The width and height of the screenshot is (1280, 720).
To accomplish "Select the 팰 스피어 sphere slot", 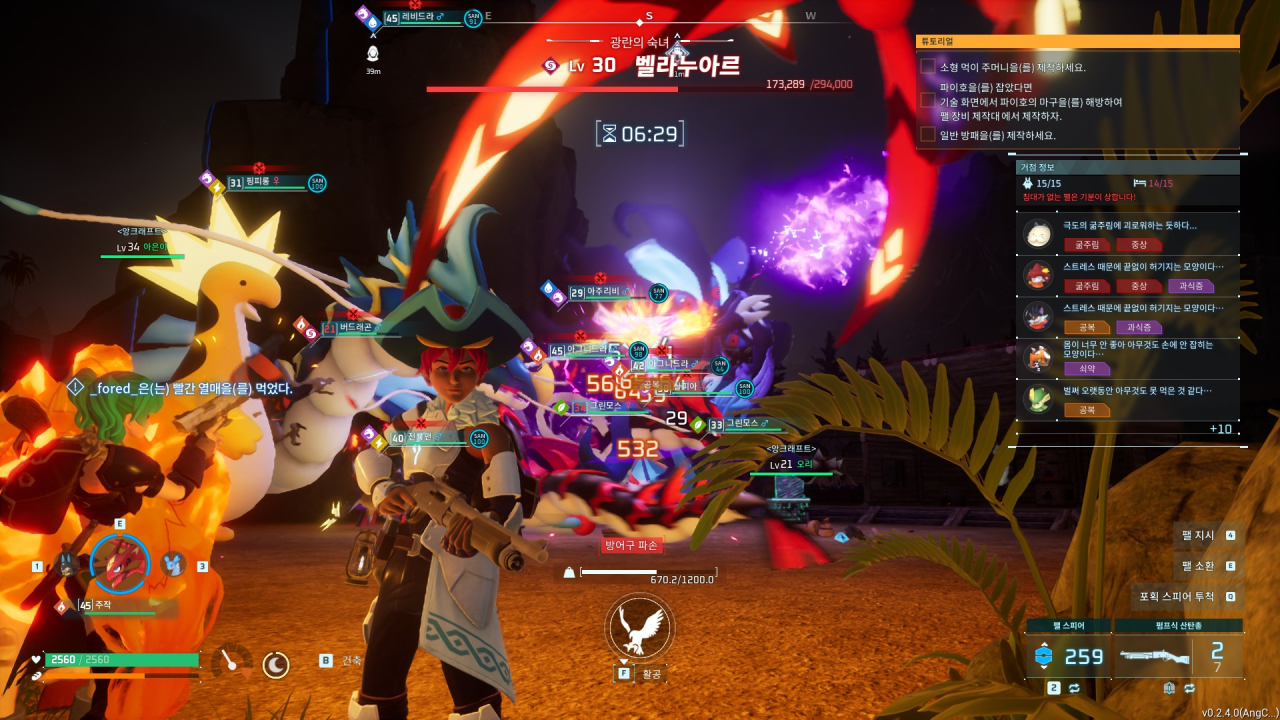I will click(x=1068, y=656).
